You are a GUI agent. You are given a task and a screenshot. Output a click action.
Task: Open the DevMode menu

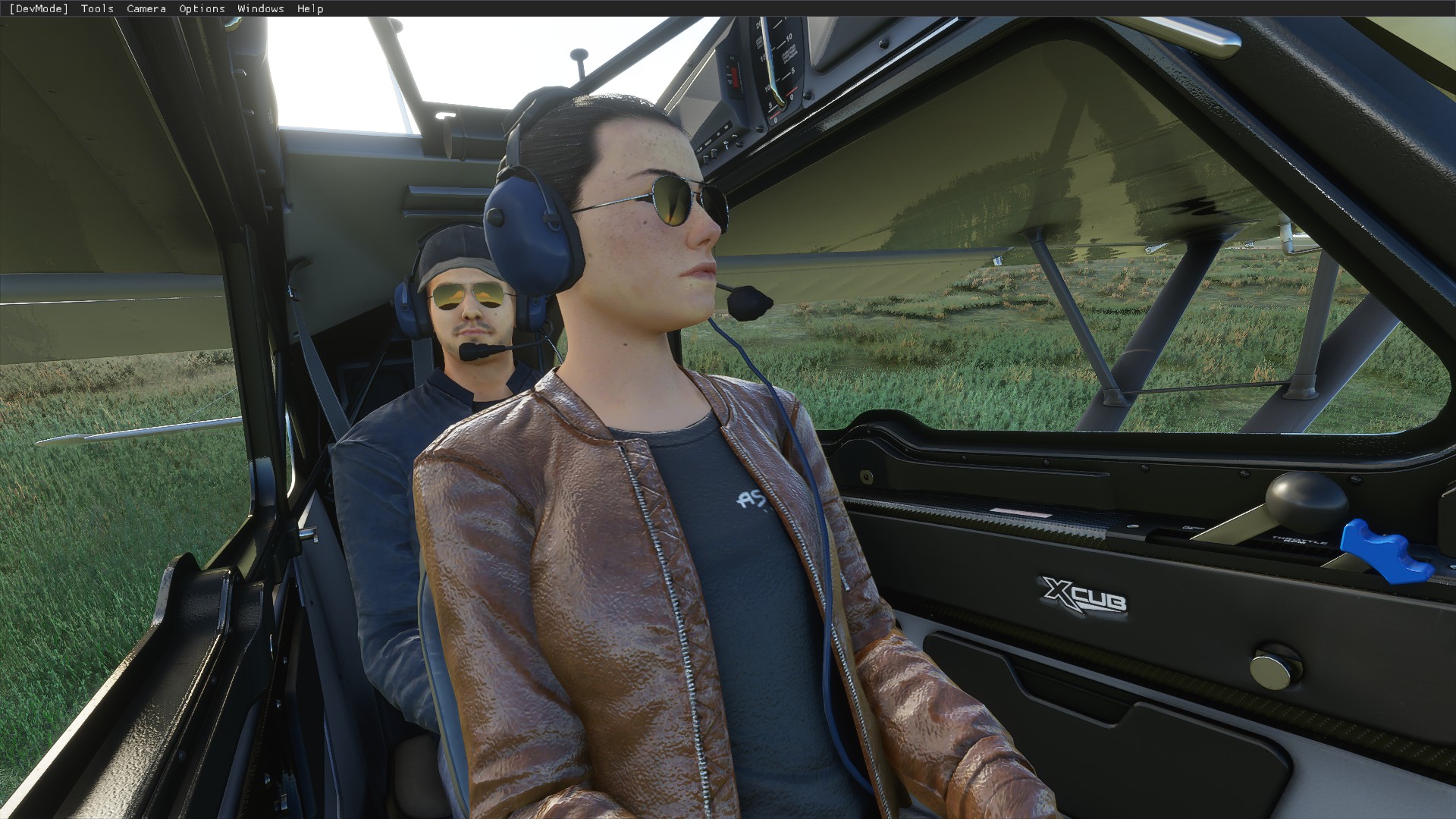(x=39, y=8)
